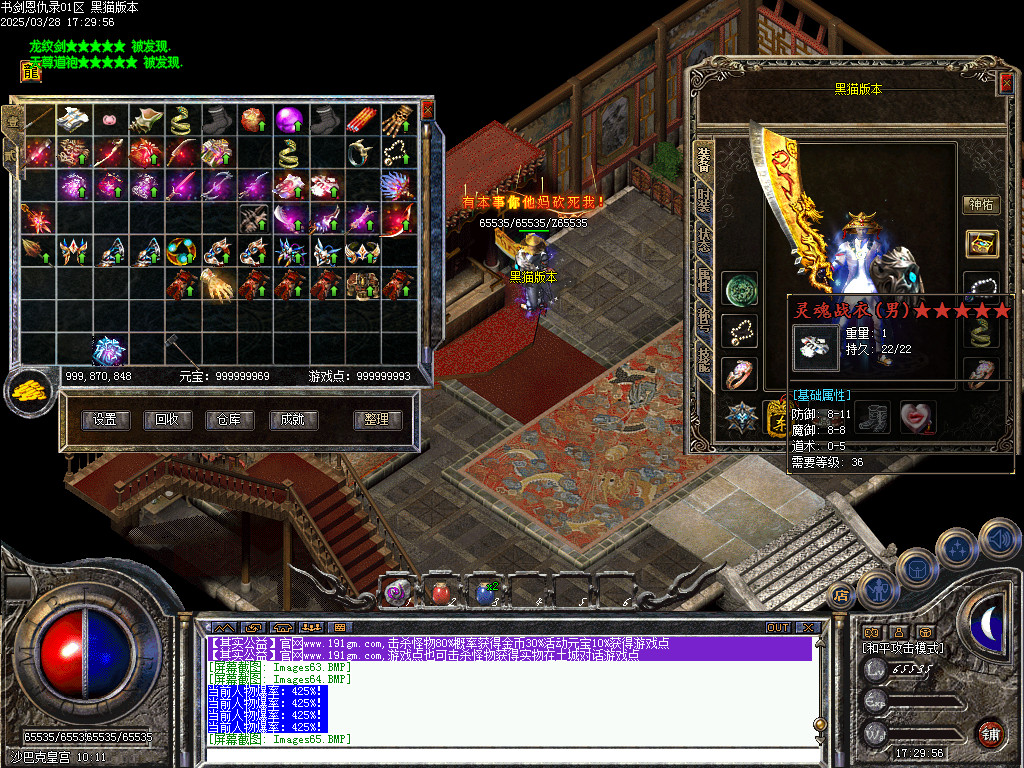The image size is (1024, 768).
Task: Select the treasure chest icon under 神佑
Action: click(980, 243)
